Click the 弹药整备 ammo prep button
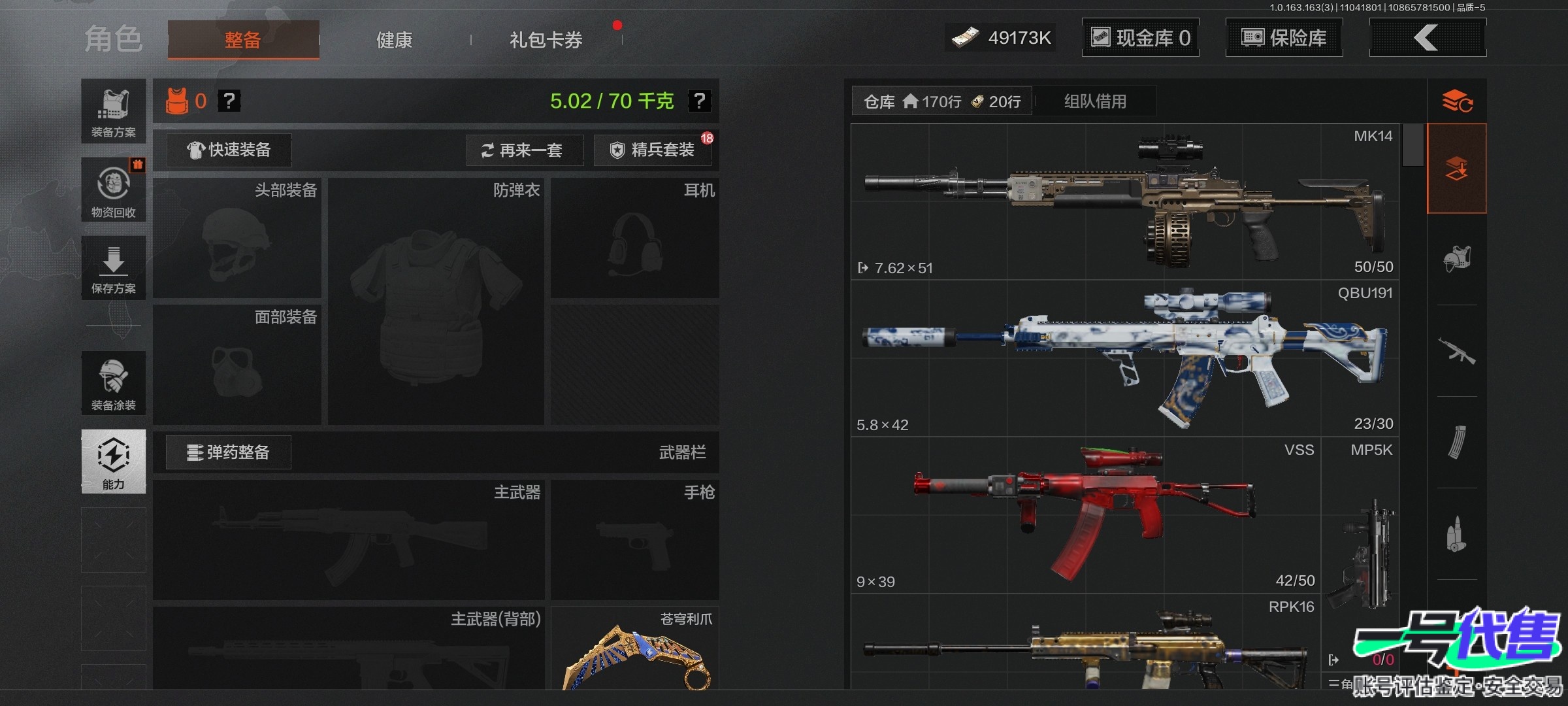 point(229,452)
